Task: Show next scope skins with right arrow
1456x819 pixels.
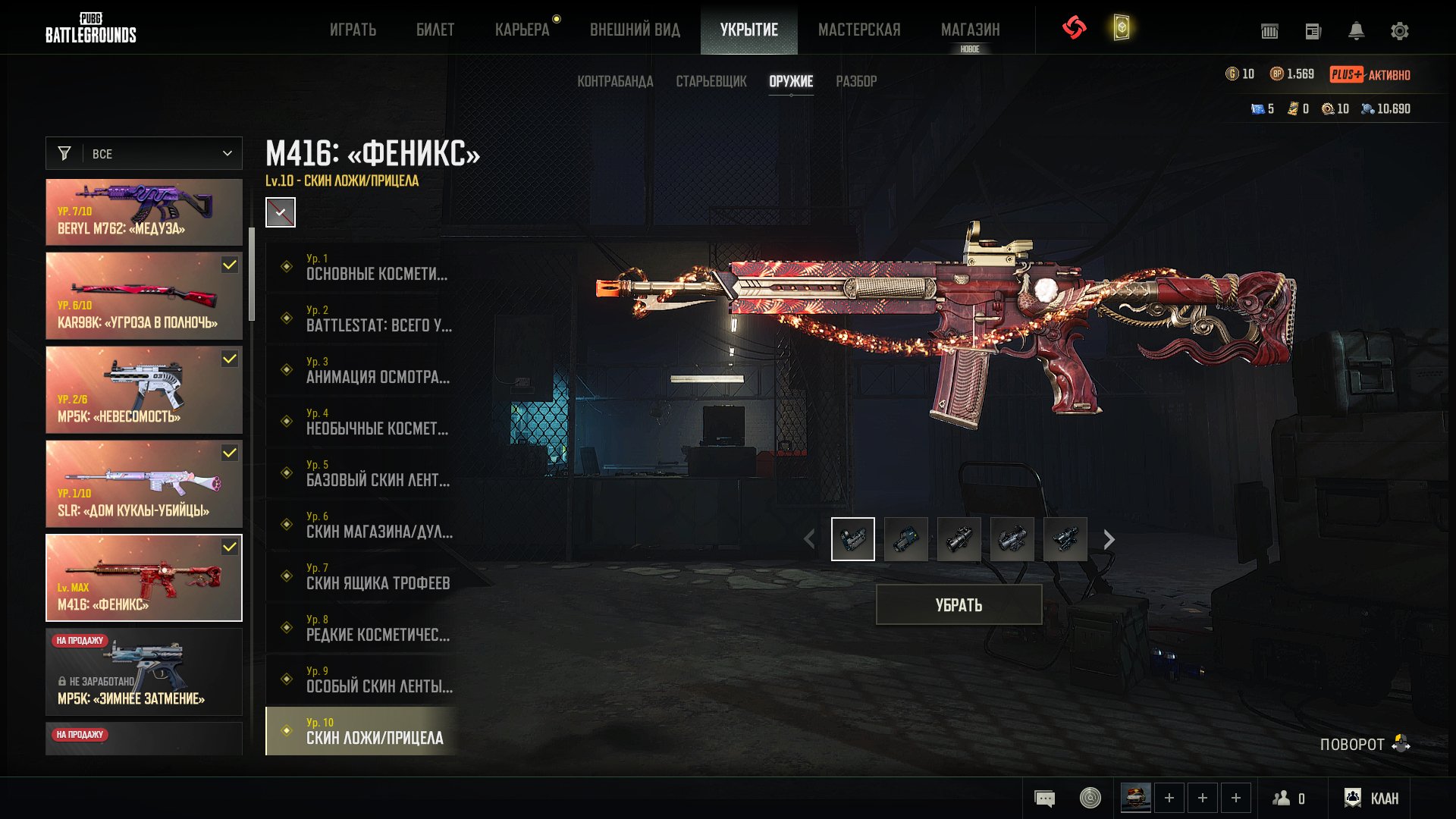Action: (1109, 539)
